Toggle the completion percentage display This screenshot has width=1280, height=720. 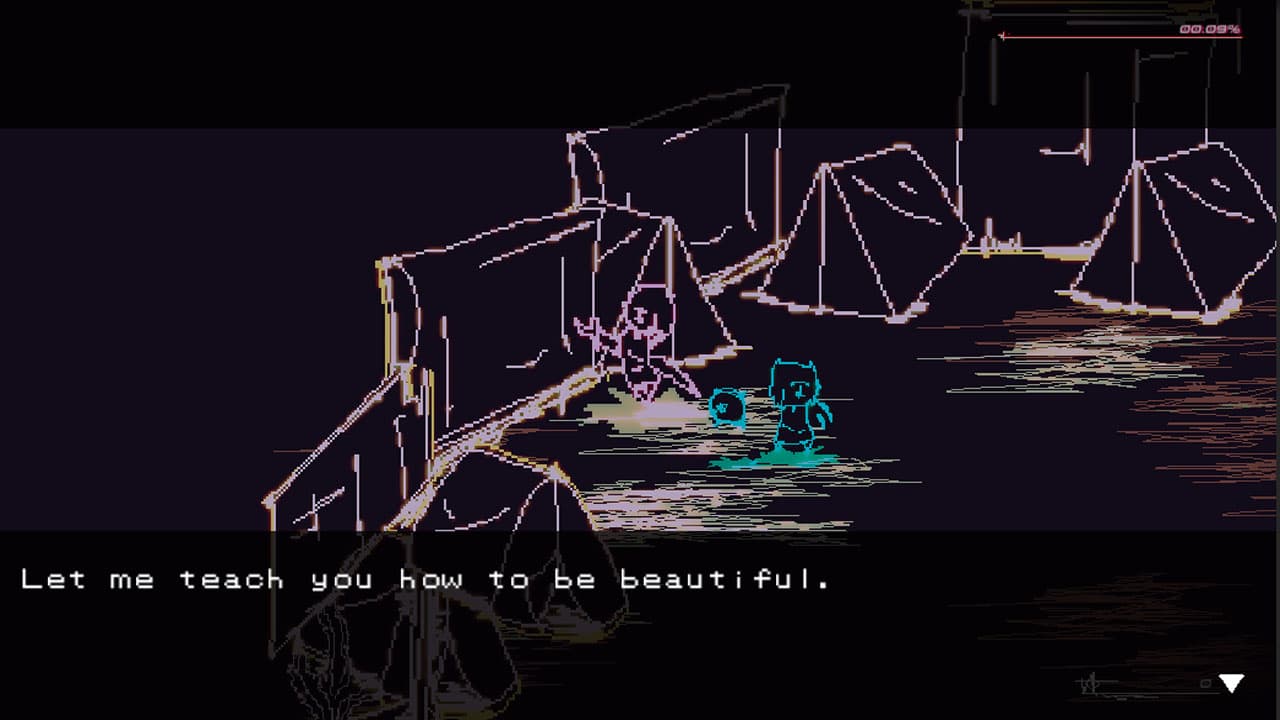pos(1210,29)
